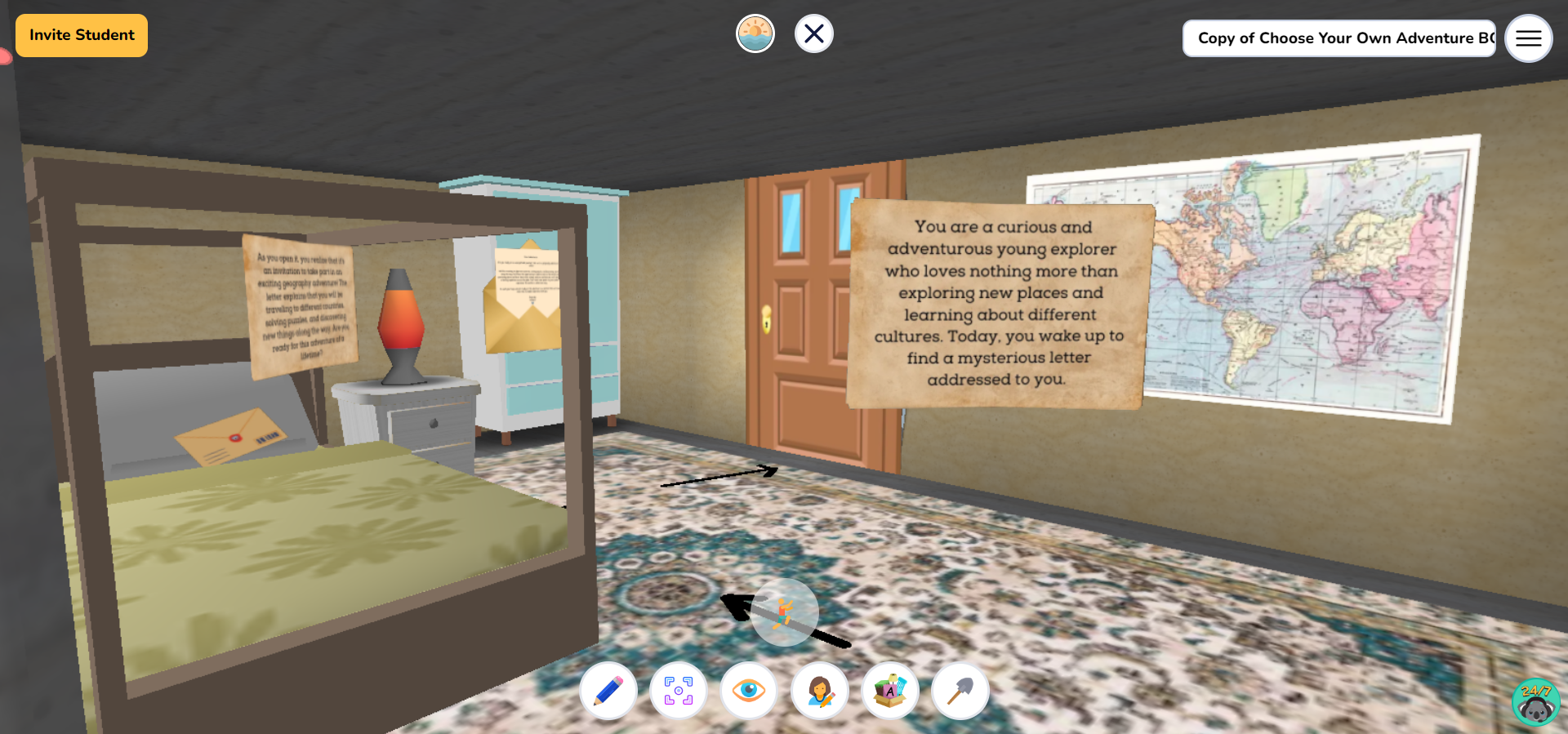Open the avatar editor icon

click(x=820, y=691)
